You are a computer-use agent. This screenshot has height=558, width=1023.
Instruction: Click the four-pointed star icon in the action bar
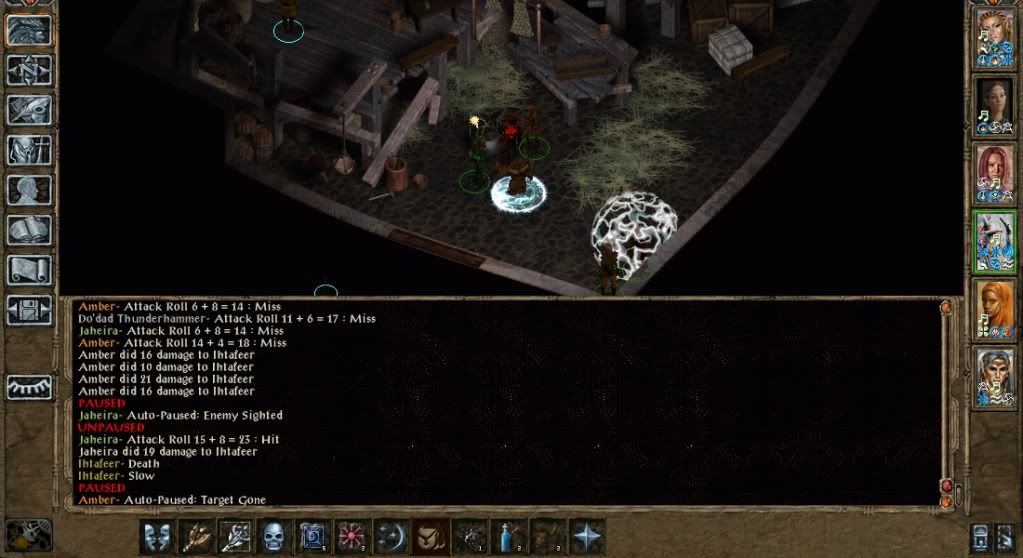click(x=587, y=537)
